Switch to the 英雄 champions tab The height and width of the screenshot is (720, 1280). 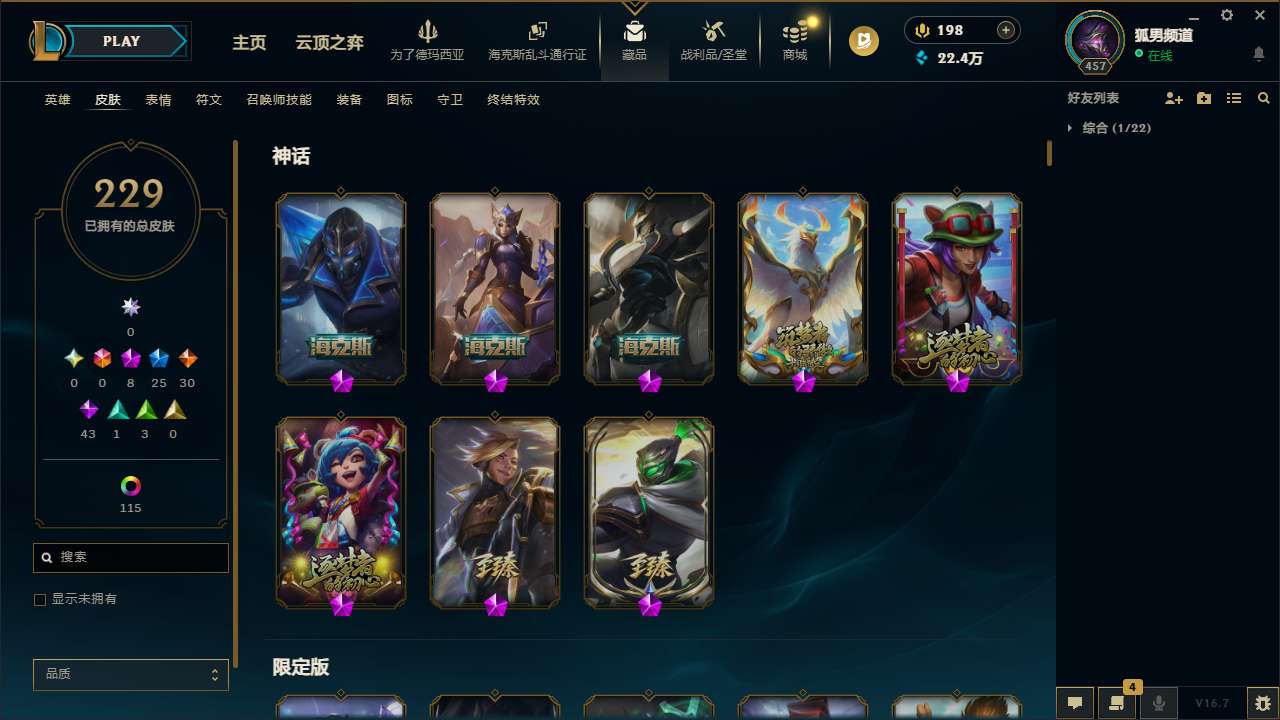(57, 100)
